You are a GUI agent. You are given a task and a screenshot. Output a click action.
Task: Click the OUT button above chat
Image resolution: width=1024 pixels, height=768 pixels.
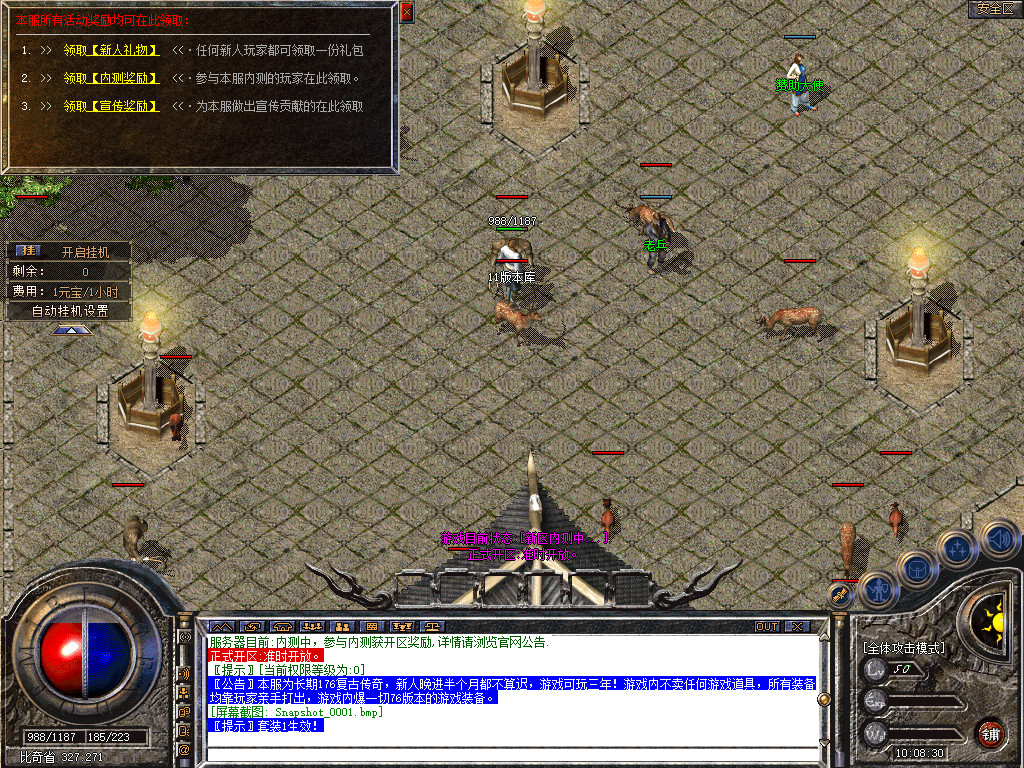coord(767,626)
